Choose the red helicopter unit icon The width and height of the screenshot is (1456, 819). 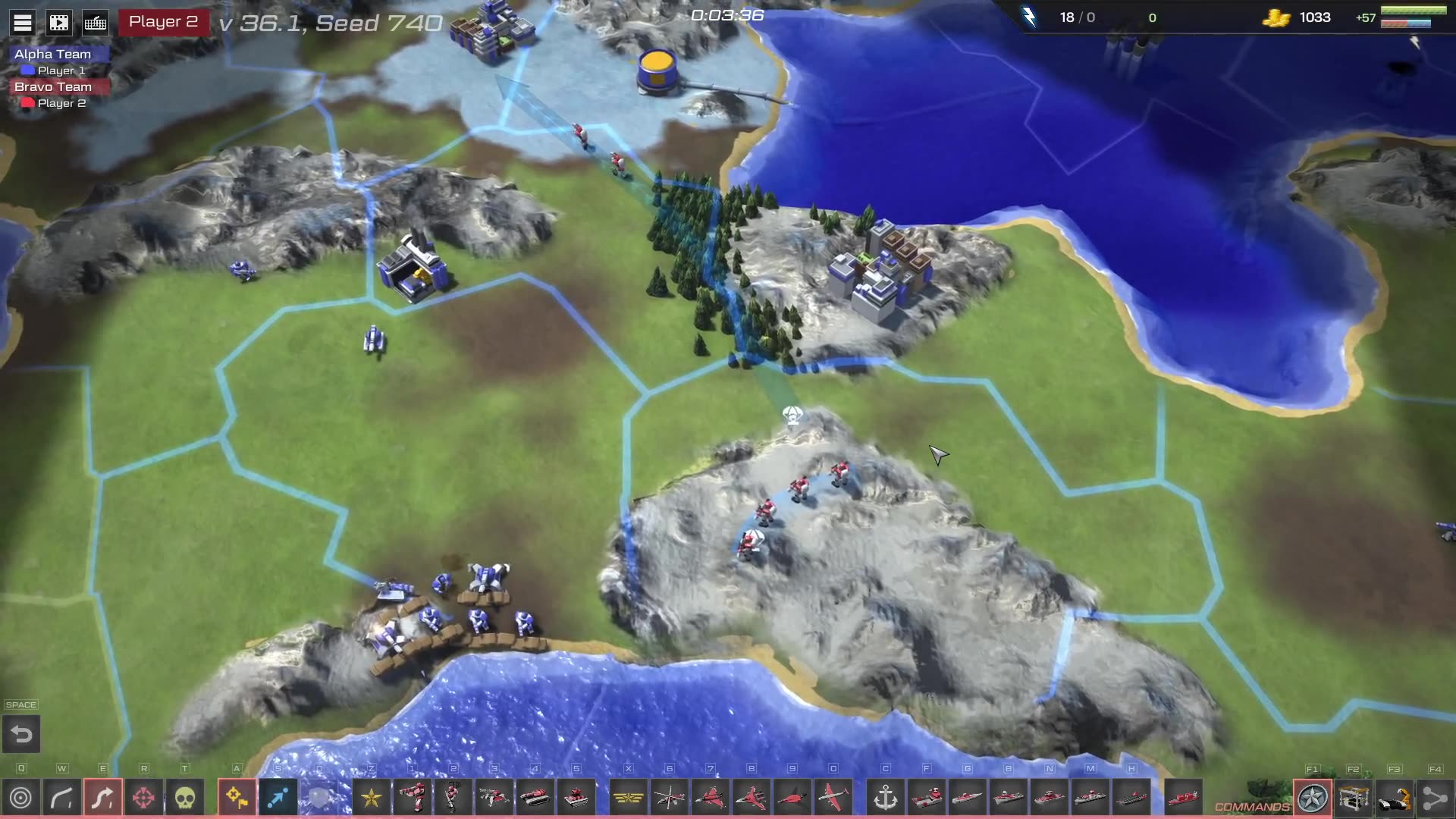click(x=670, y=798)
